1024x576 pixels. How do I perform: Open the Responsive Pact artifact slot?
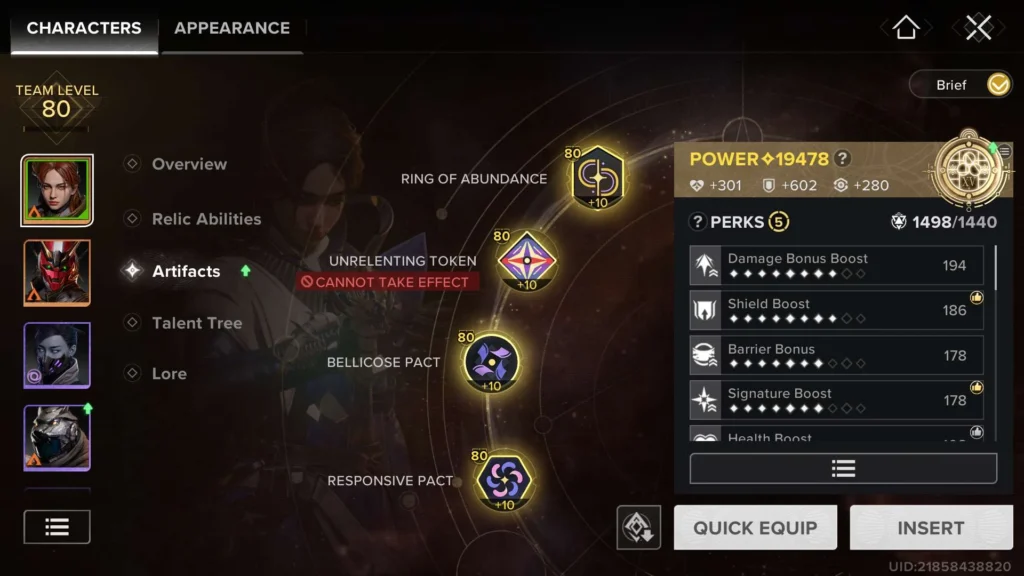click(x=503, y=479)
